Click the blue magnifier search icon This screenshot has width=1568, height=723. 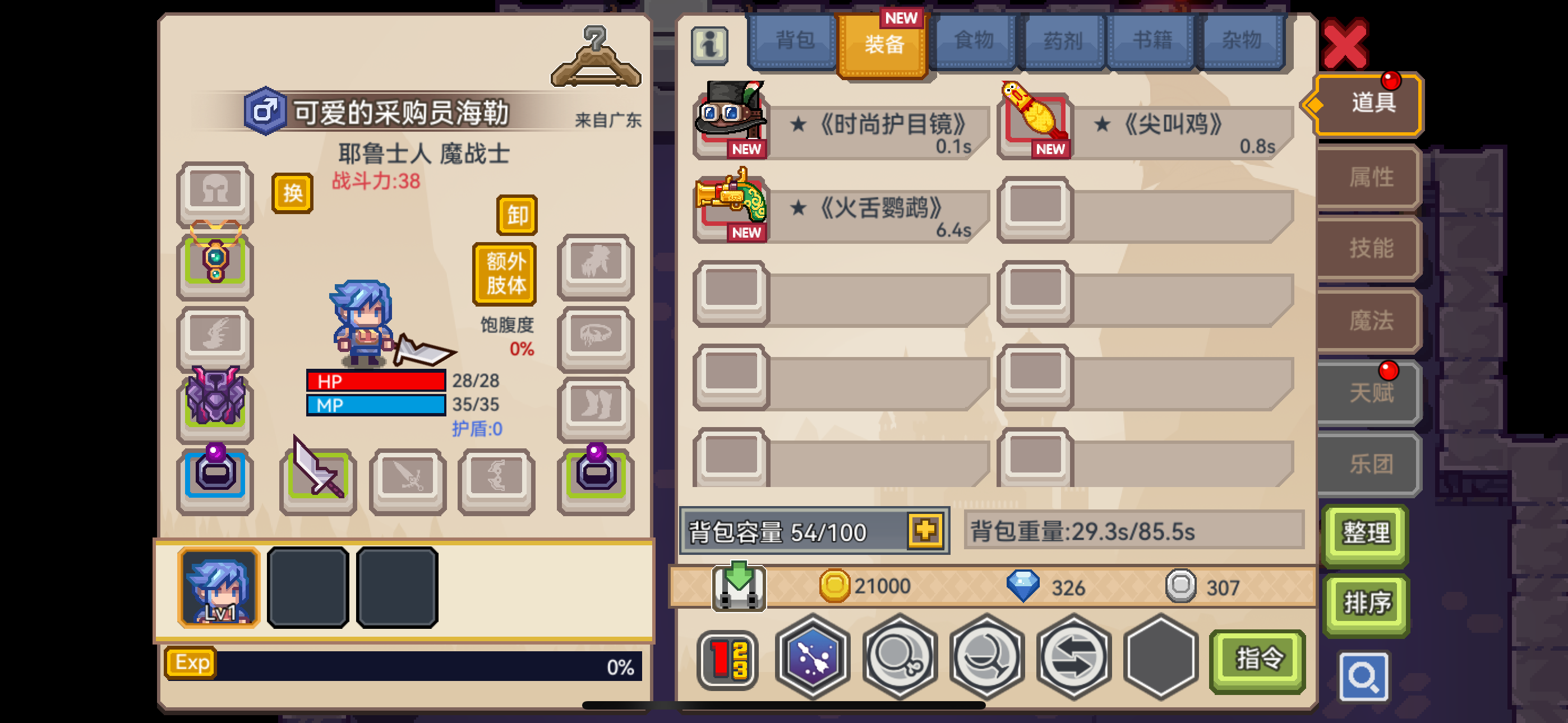[1363, 675]
